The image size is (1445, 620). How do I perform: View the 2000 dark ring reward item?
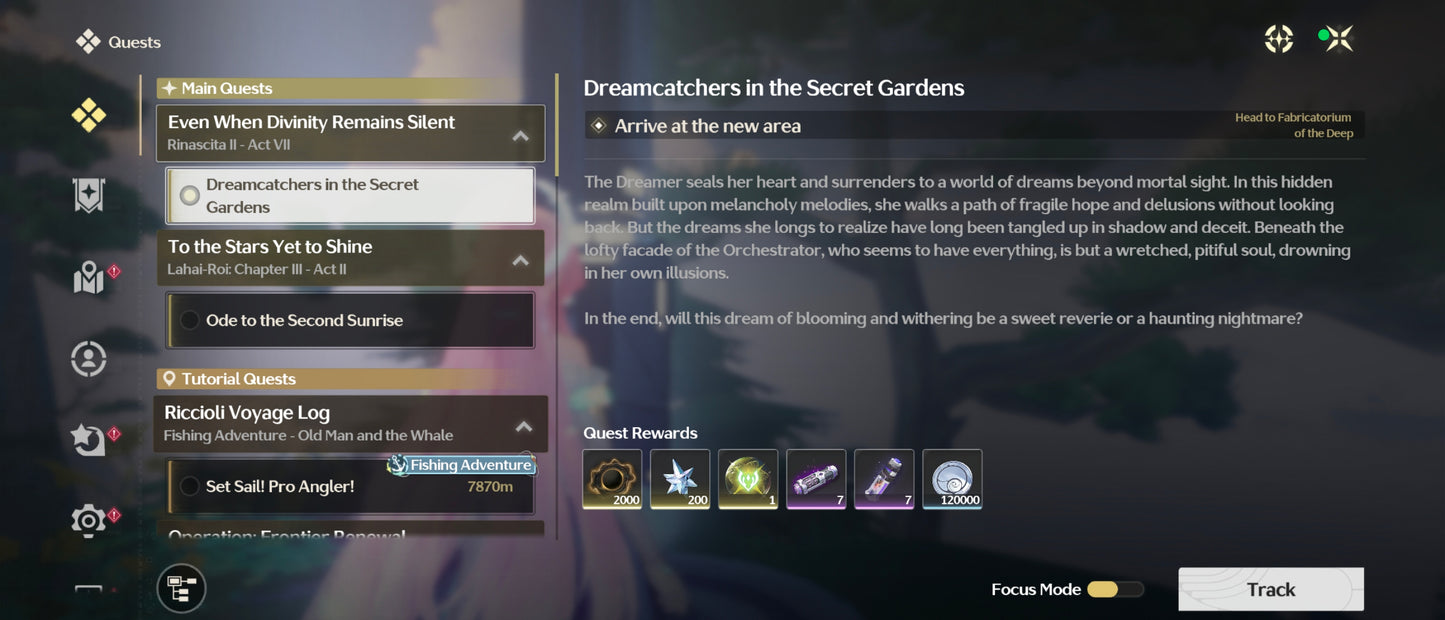click(x=612, y=479)
